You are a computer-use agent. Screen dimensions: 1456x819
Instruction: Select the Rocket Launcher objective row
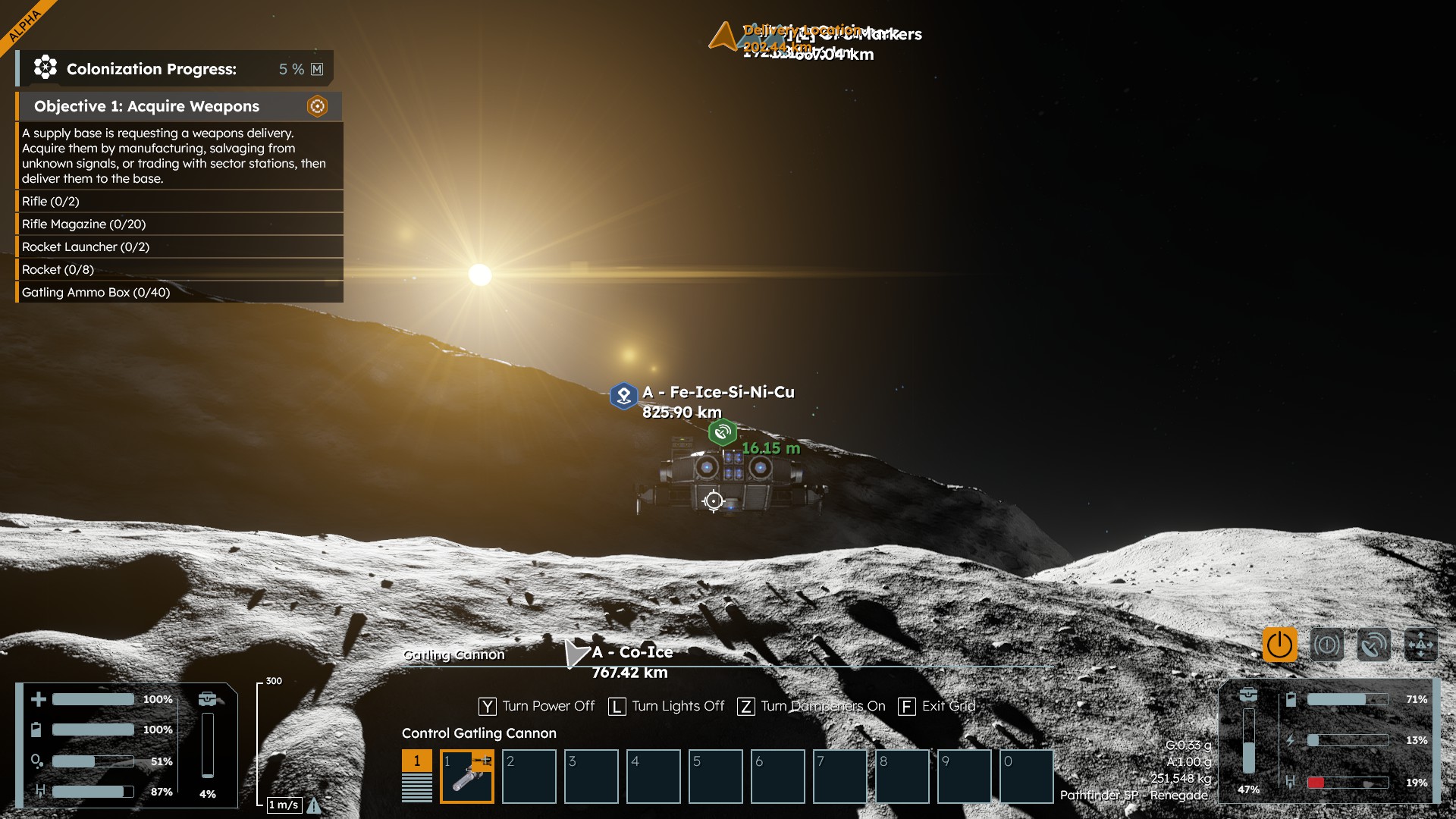click(86, 246)
